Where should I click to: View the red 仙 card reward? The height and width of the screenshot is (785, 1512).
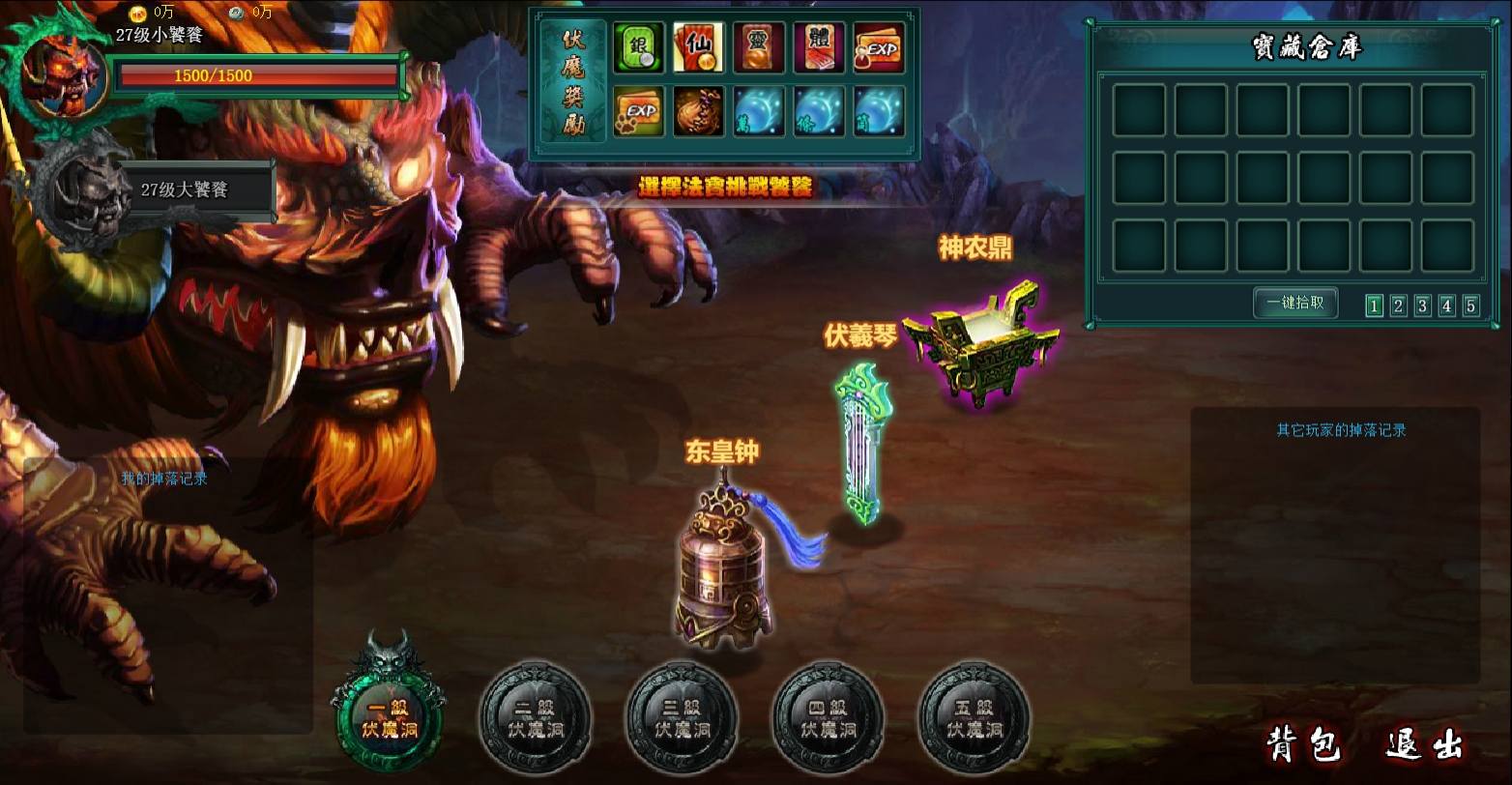pyautogui.click(x=698, y=48)
